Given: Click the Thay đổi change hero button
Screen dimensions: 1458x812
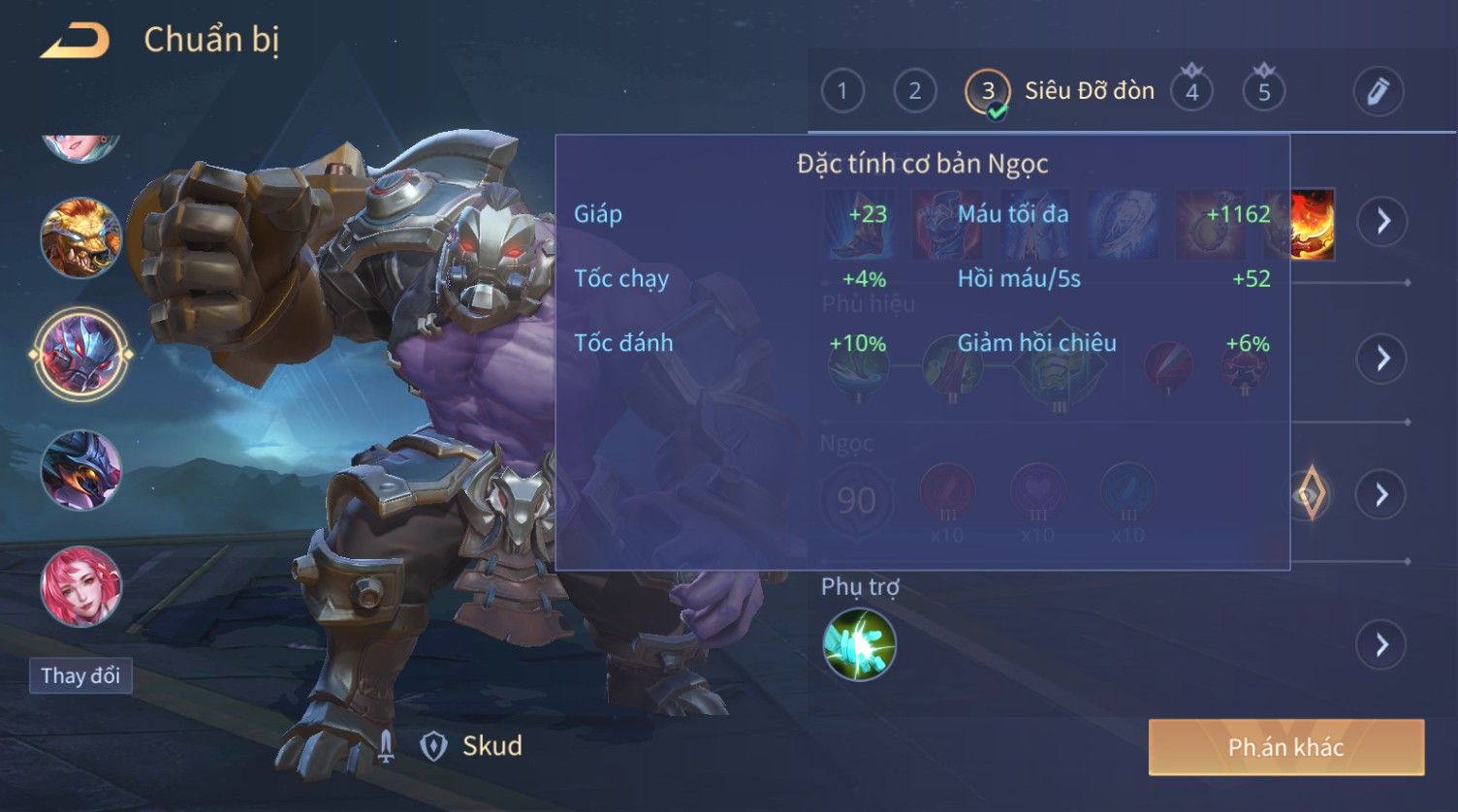Looking at the screenshot, I should click(80, 675).
